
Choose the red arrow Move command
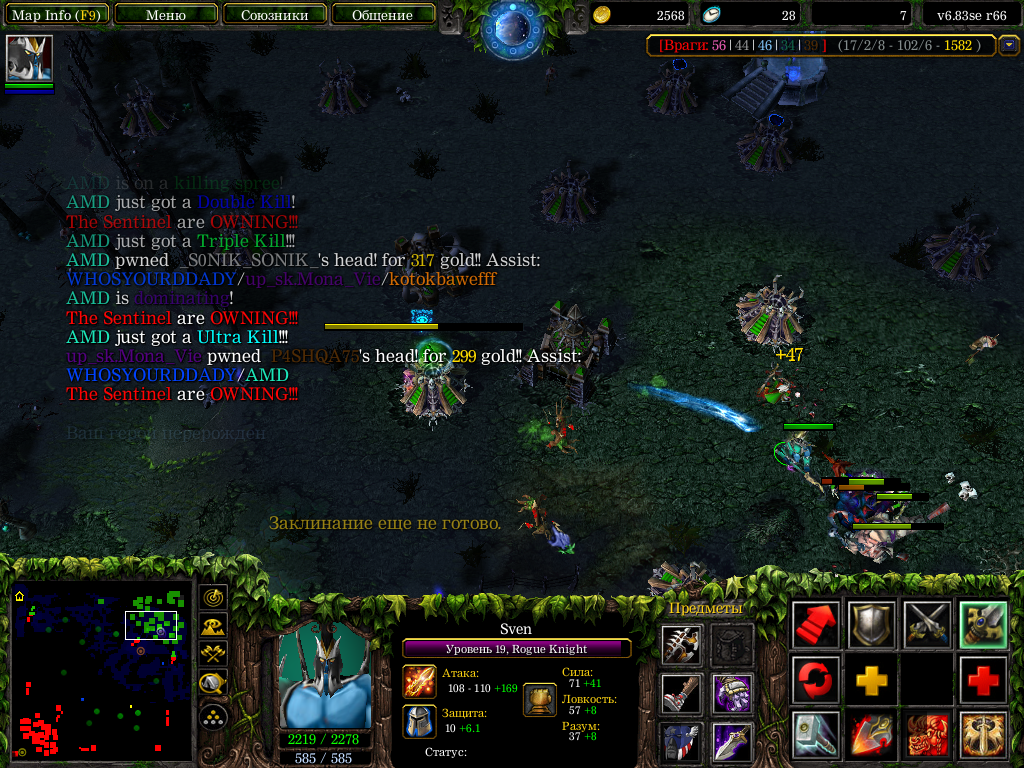(x=815, y=625)
